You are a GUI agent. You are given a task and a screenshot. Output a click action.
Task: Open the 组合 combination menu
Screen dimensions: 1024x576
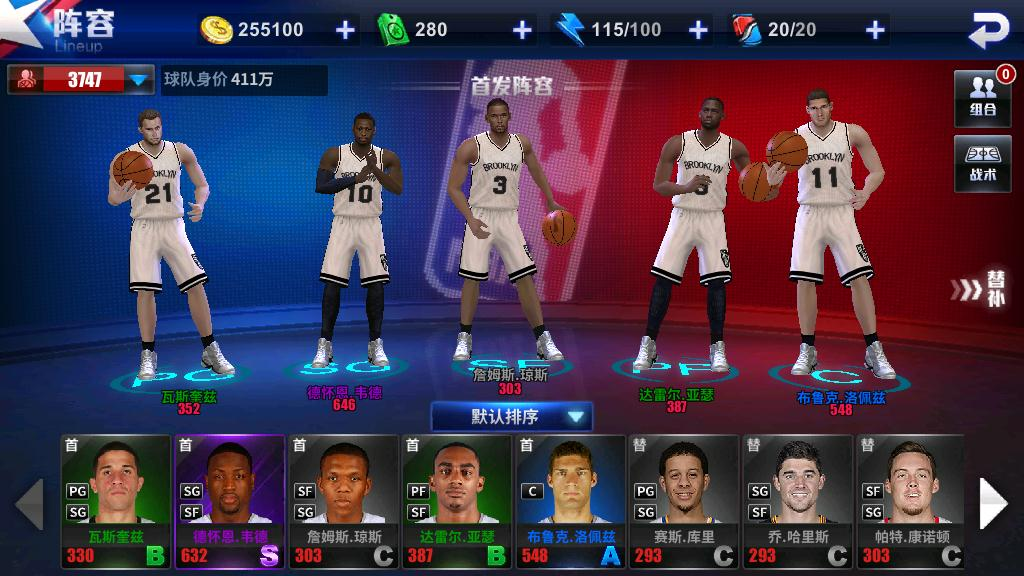[982, 98]
